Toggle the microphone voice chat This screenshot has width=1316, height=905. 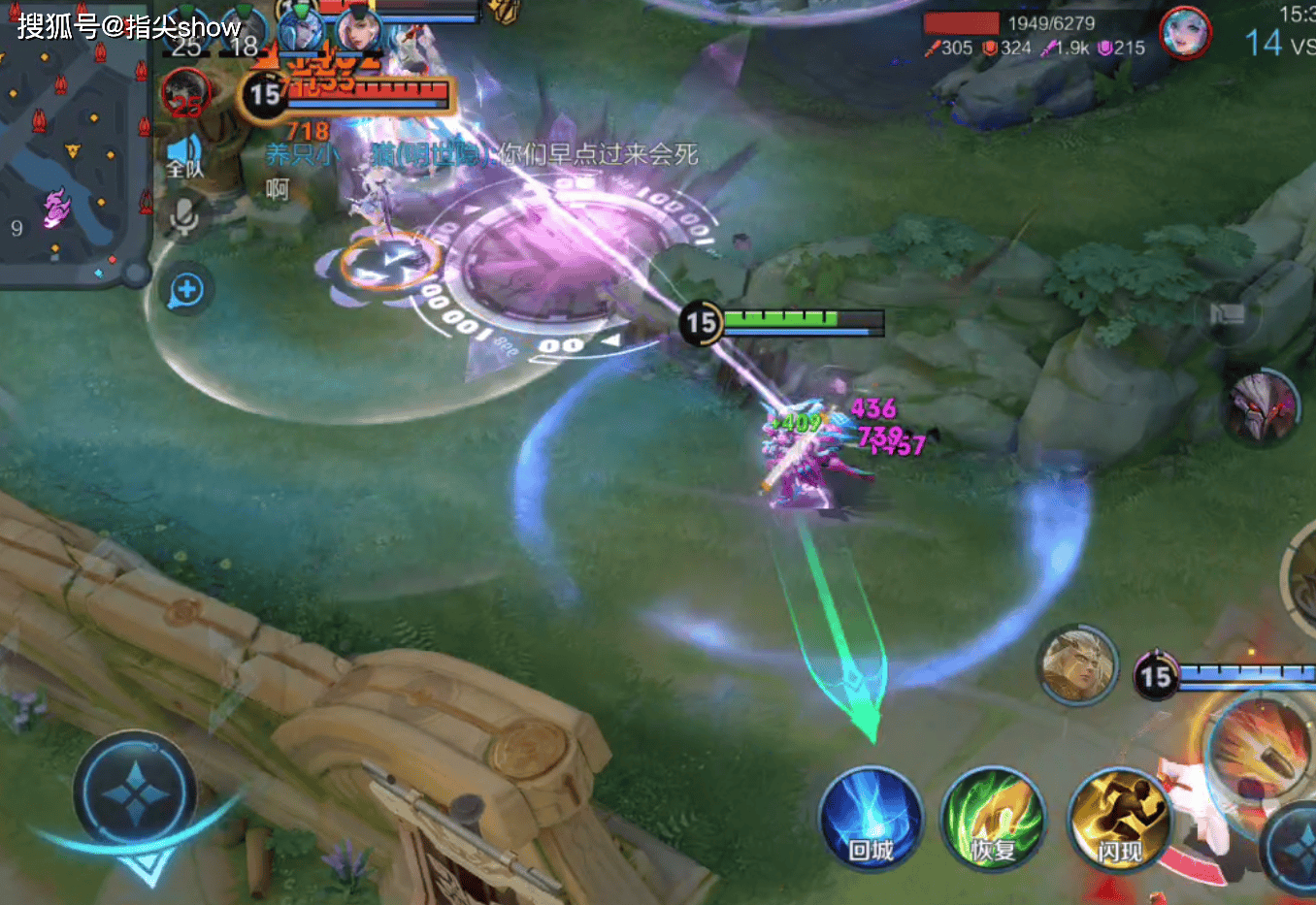click(x=184, y=216)
